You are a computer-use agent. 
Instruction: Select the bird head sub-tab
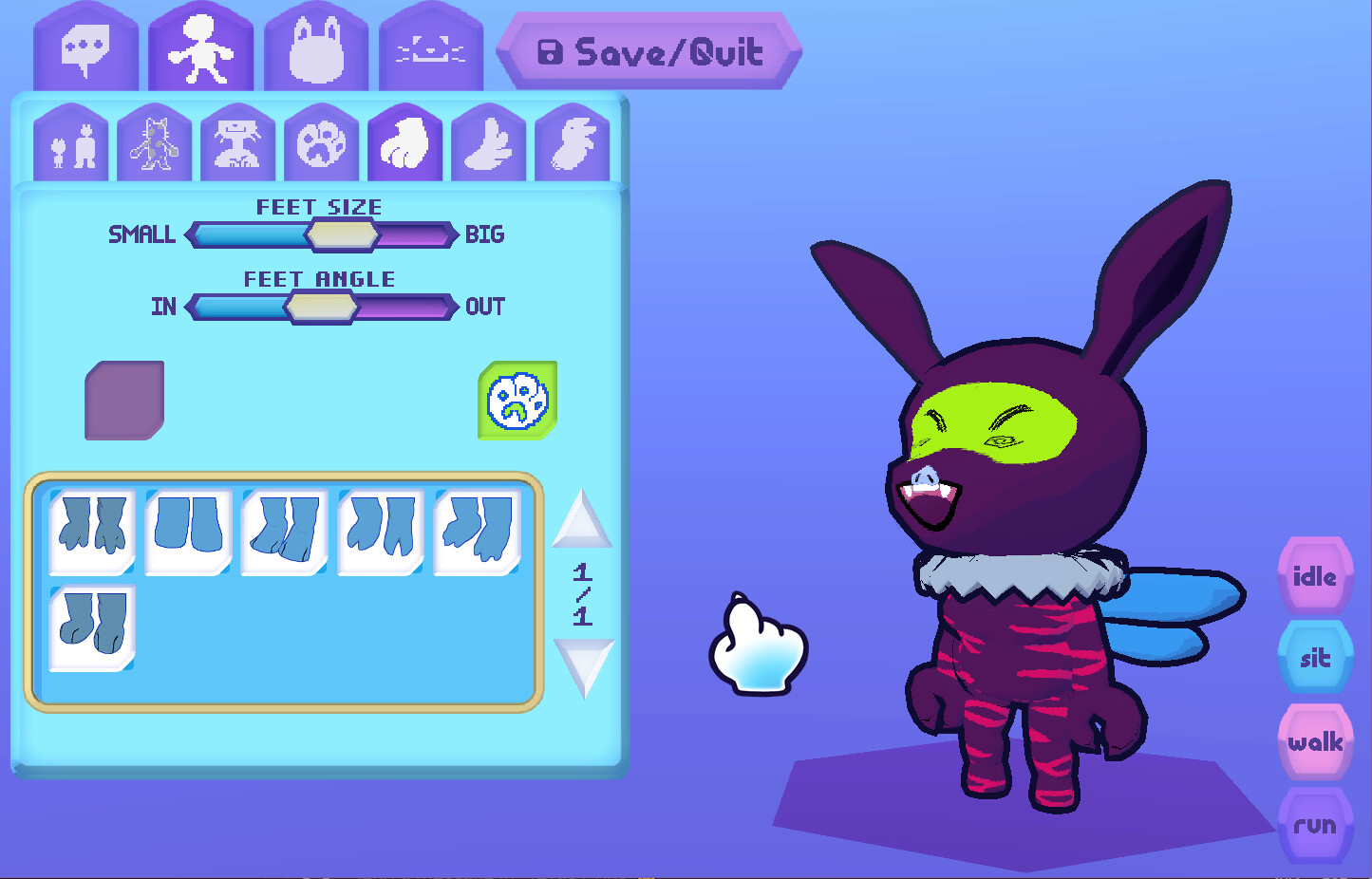click(x=570, y=142)
